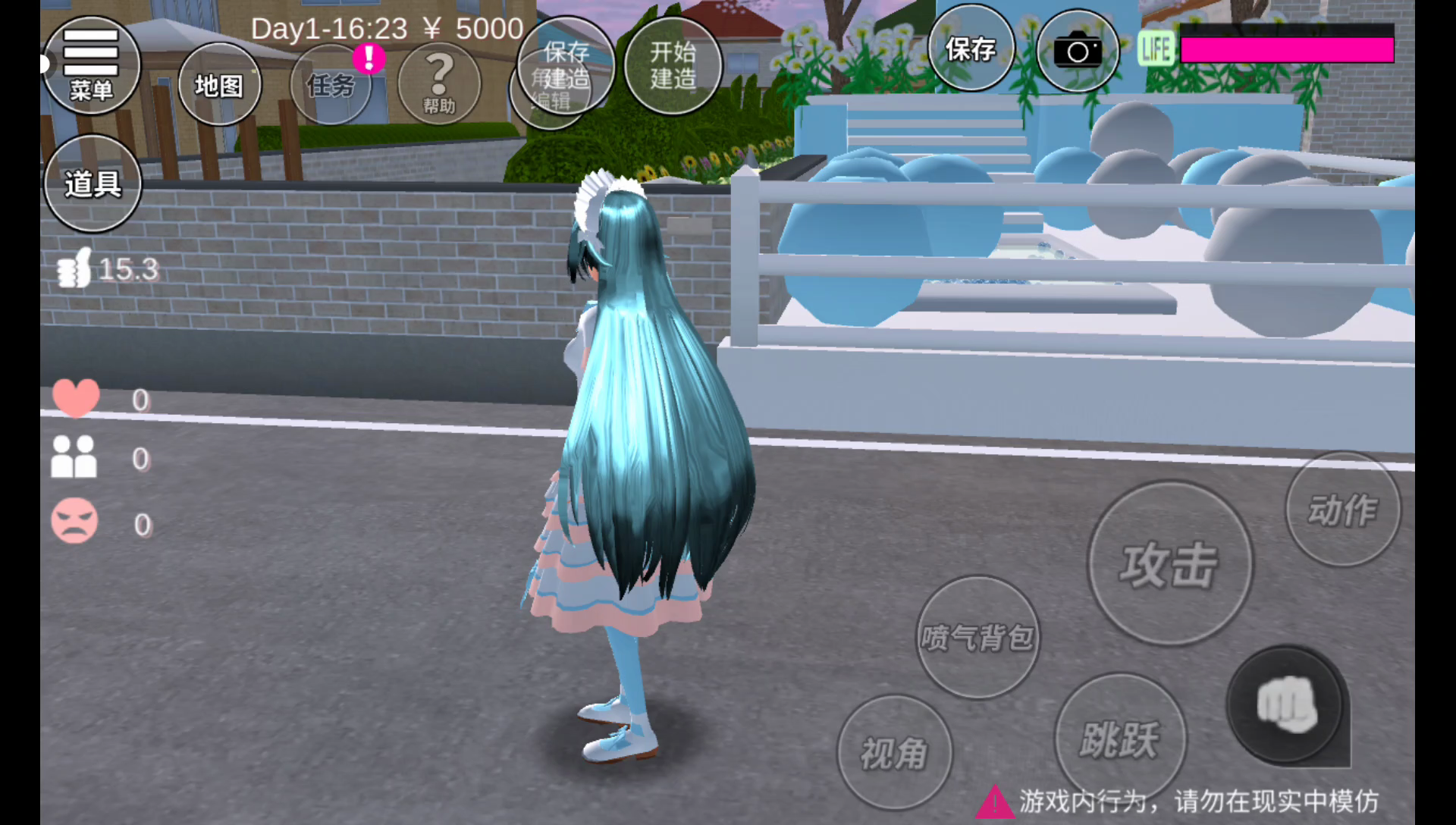Open the 地图 map button
The image size is (1456, 825).
pos(219,85)
